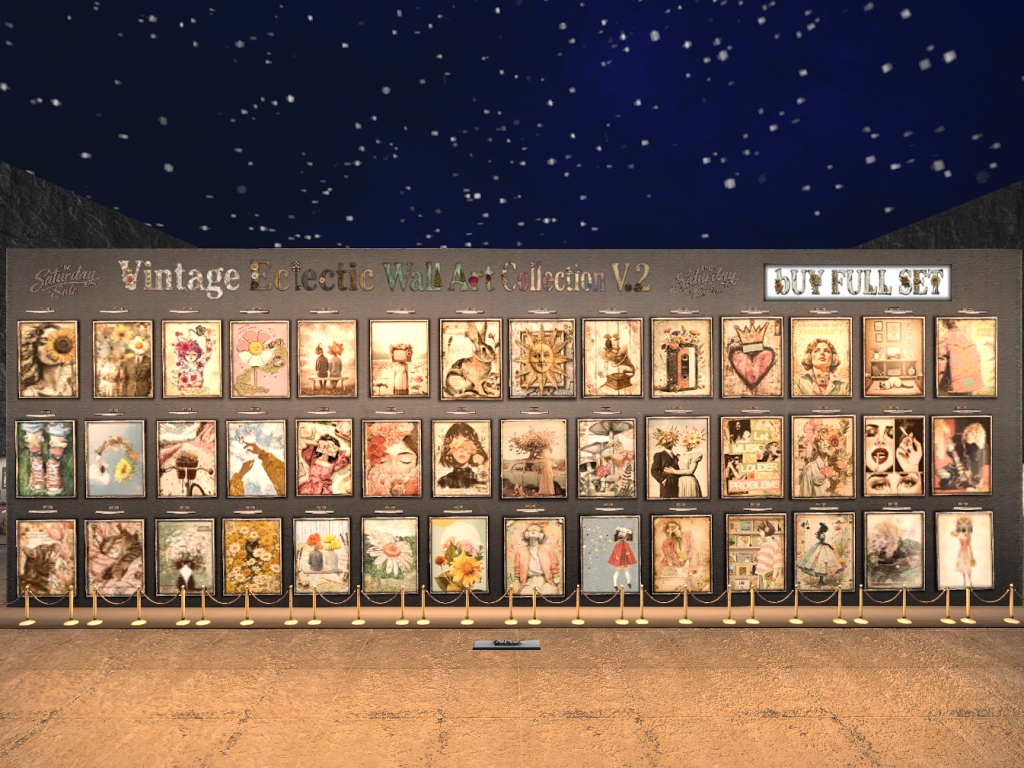The width and height of the screenshot is (1024, 768).
Task: Select the crowned pink heart artwork
Action: point(752,357)
